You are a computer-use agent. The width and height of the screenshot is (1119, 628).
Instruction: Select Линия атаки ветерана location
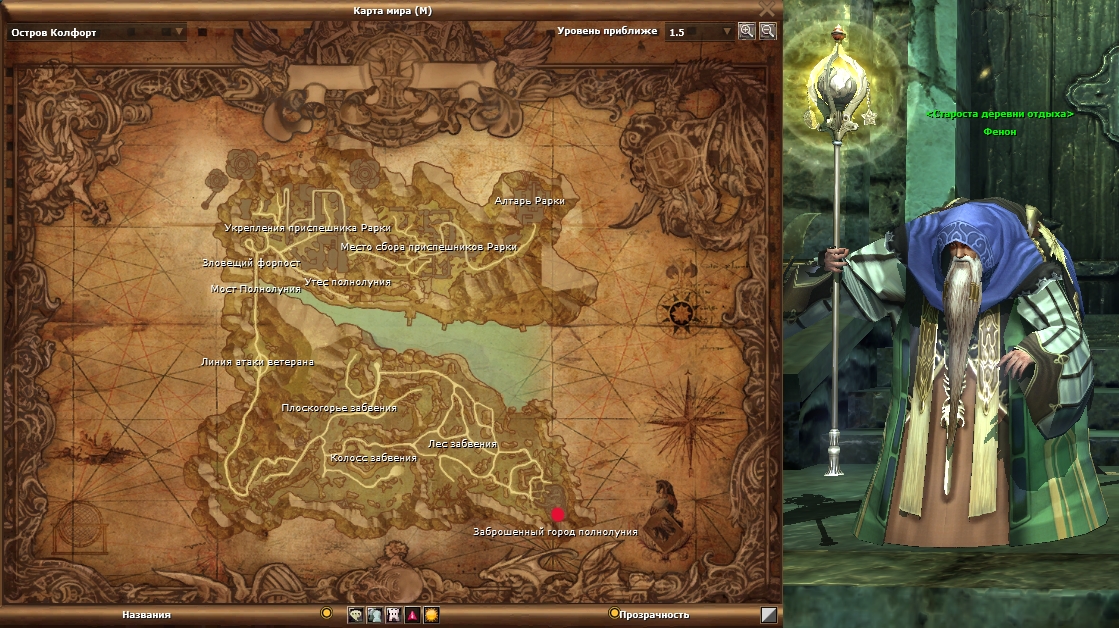coord(257,362)
